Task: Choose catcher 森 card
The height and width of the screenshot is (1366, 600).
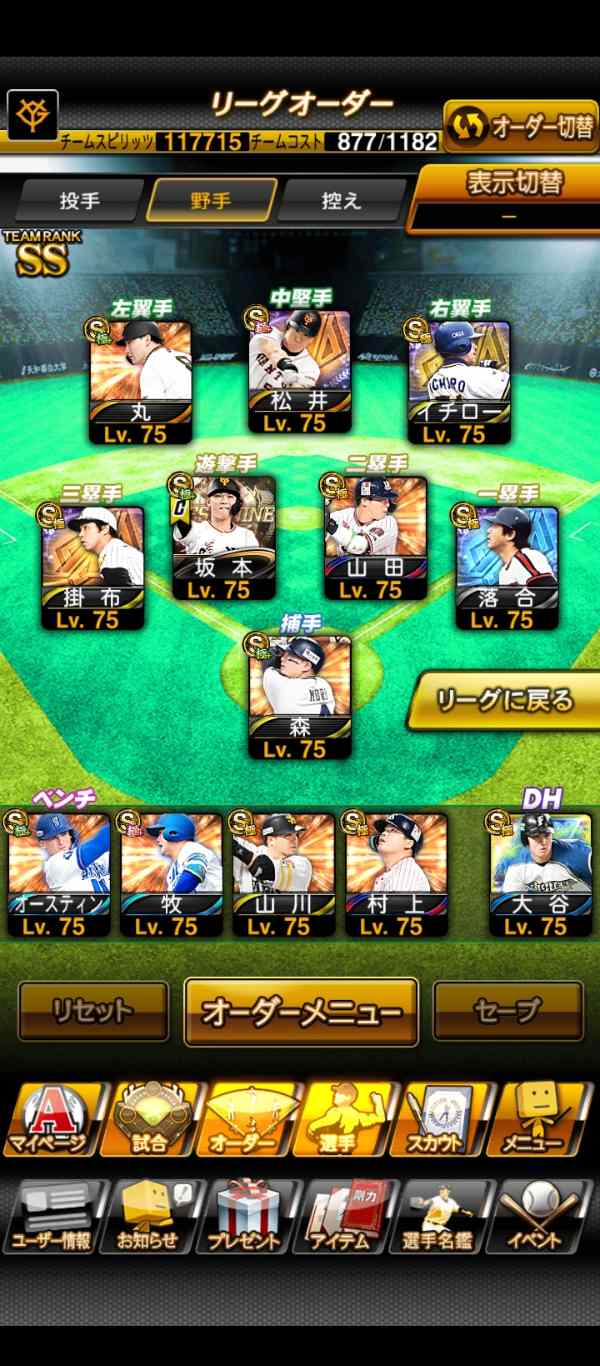Action: pyautogui.click(x=299, y=696)
